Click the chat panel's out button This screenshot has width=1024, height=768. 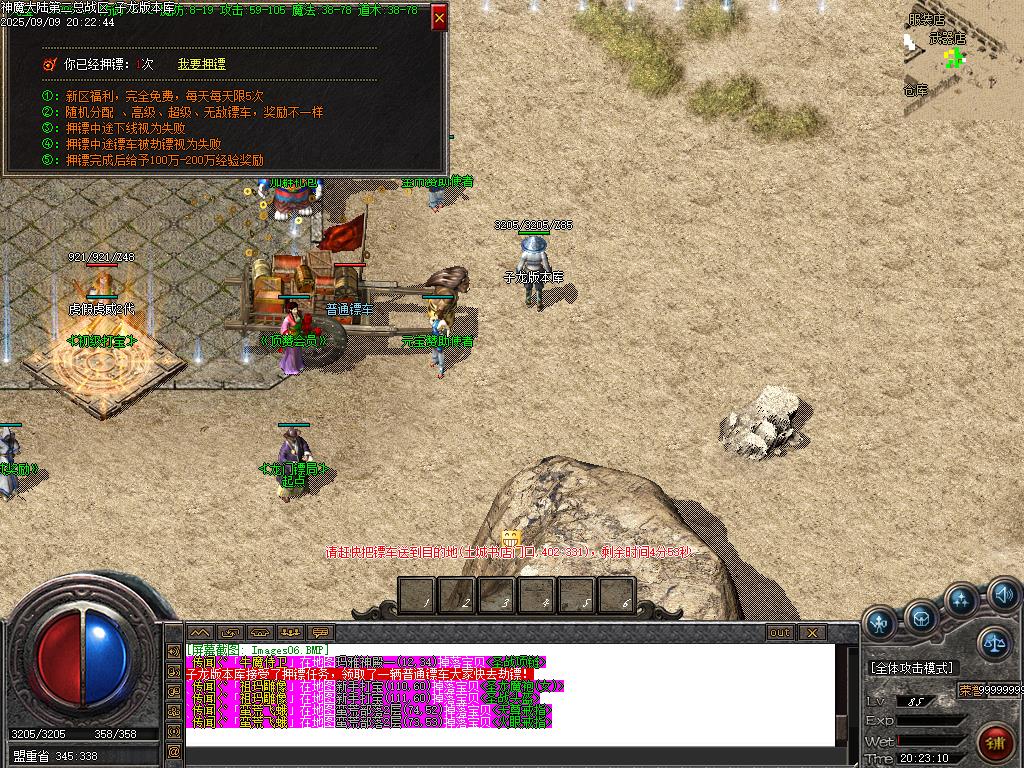click(779, 633)
